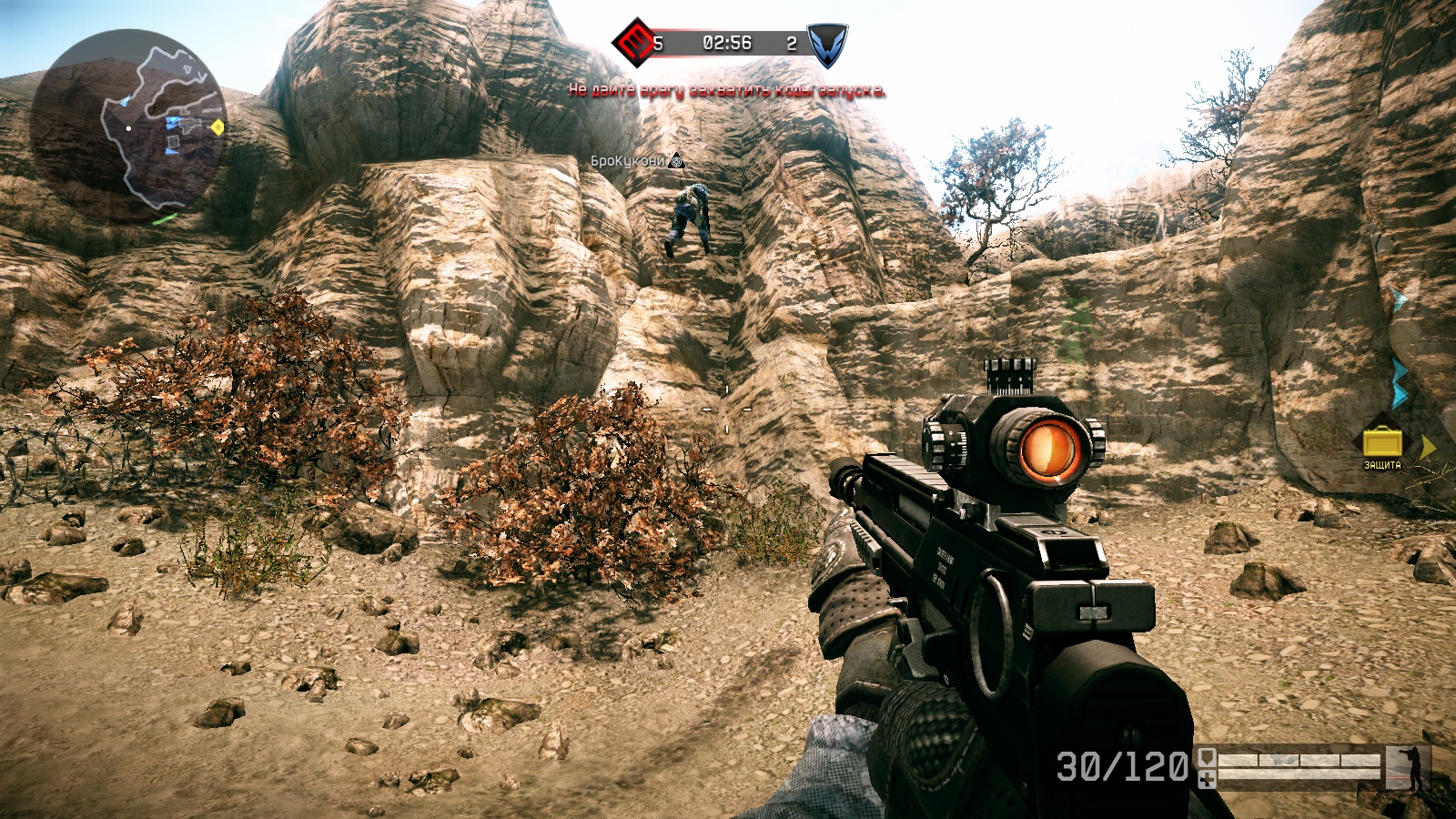This screenshot has height=819, width=1456.
Task: Click the soldier stance indicator icon
Action: pos(1413,768)
